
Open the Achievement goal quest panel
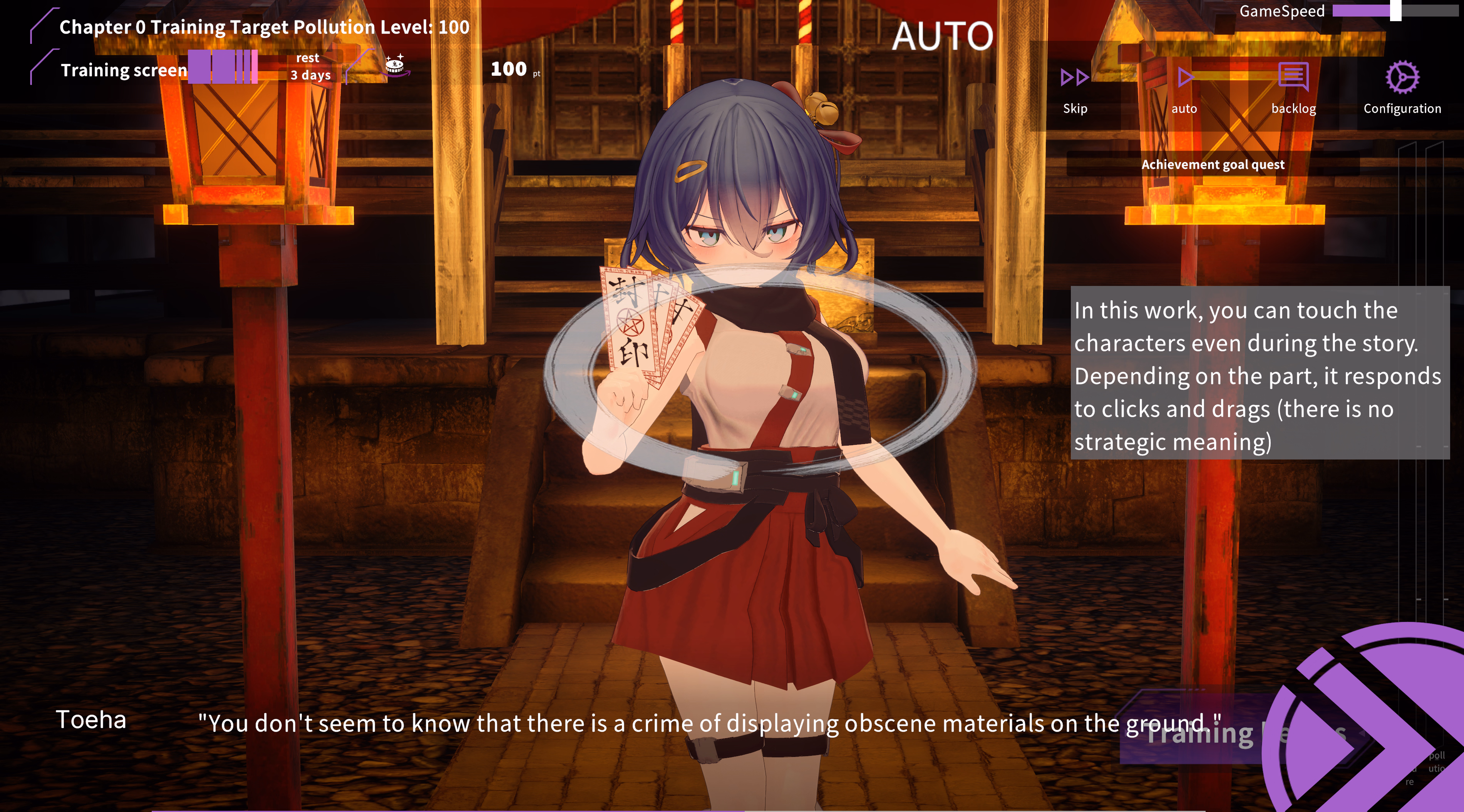click(x=1213, y=165)
